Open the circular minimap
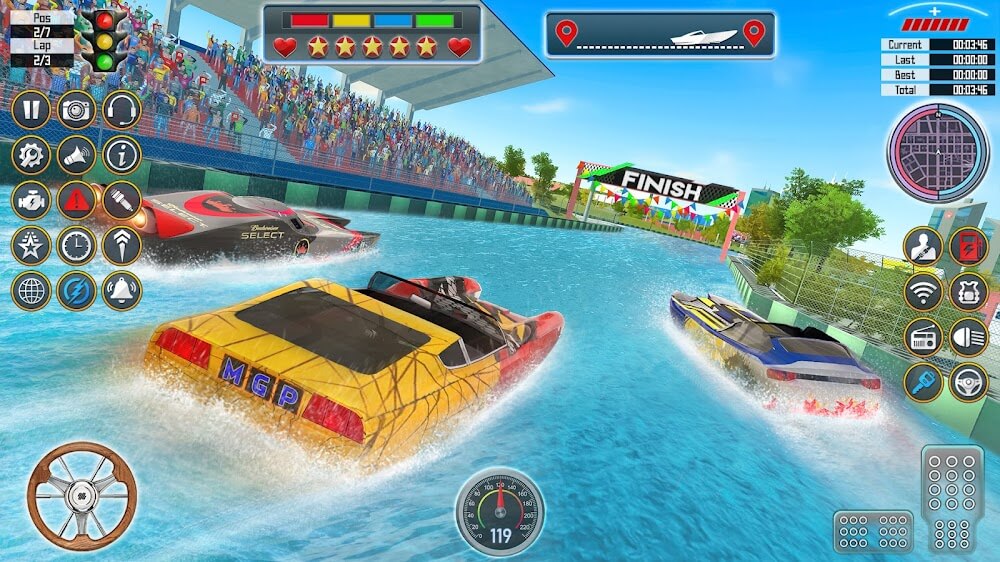The width and height of the screenshot is (1000, 562). tap(937, 153)
